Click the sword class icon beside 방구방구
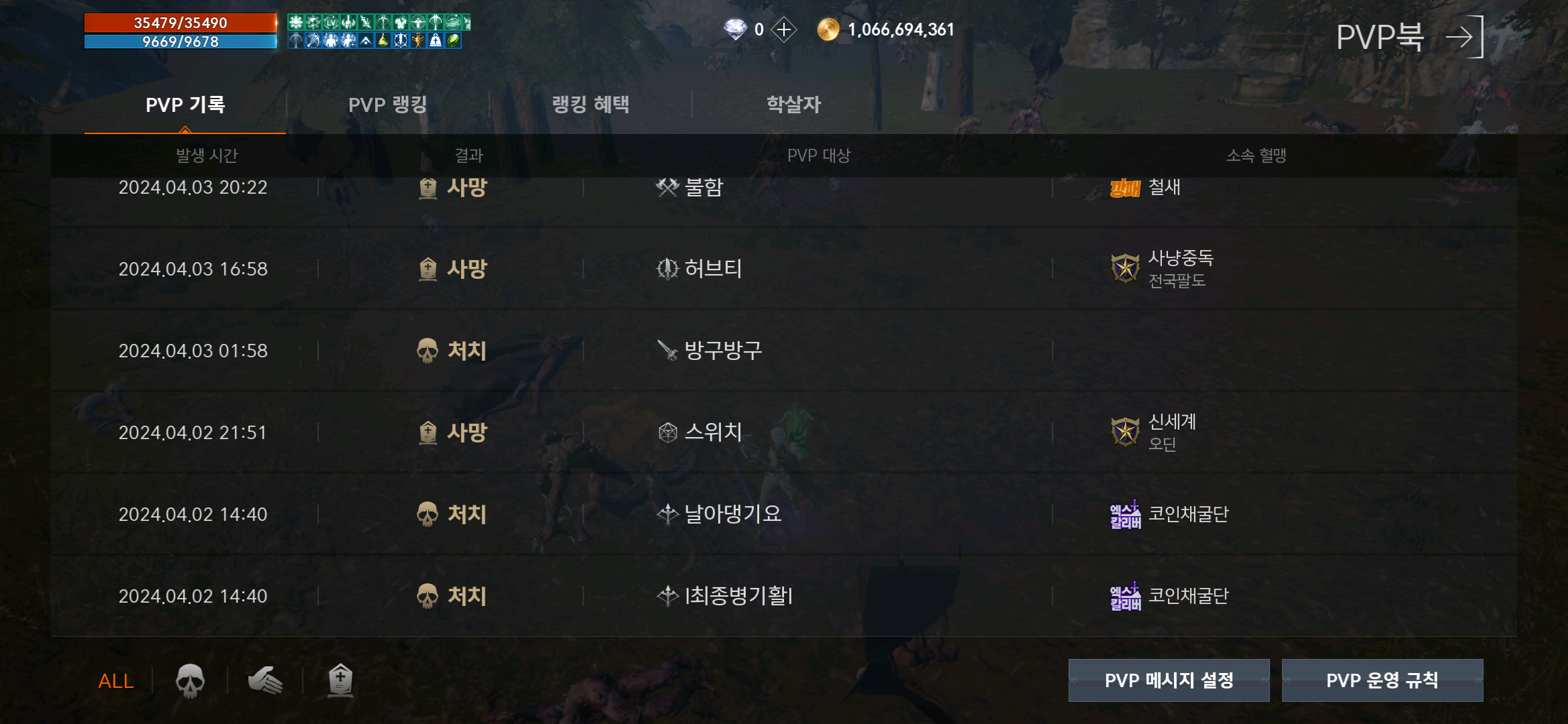Image resolution: width=1568 pixels, height=724 pixels. click(x=667, y=350)
